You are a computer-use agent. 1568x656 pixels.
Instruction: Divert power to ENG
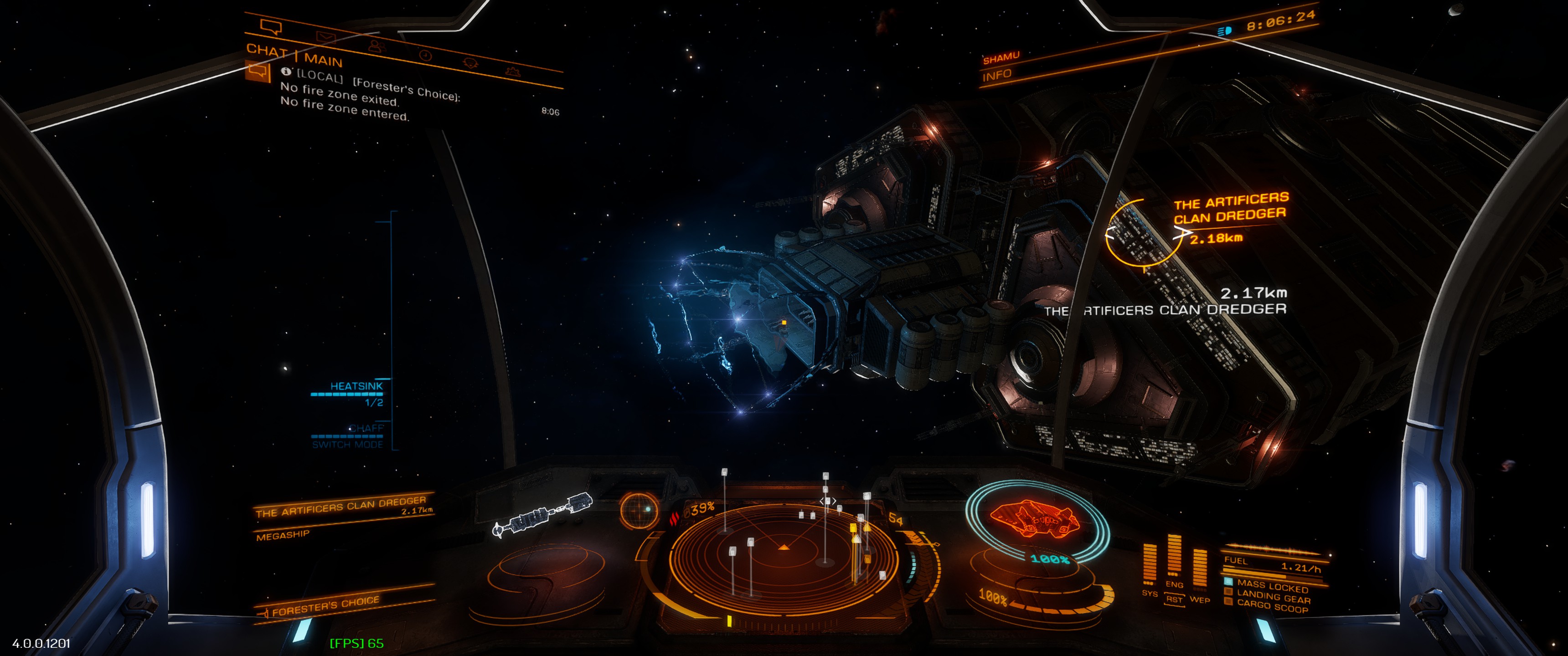(1174, 584)
